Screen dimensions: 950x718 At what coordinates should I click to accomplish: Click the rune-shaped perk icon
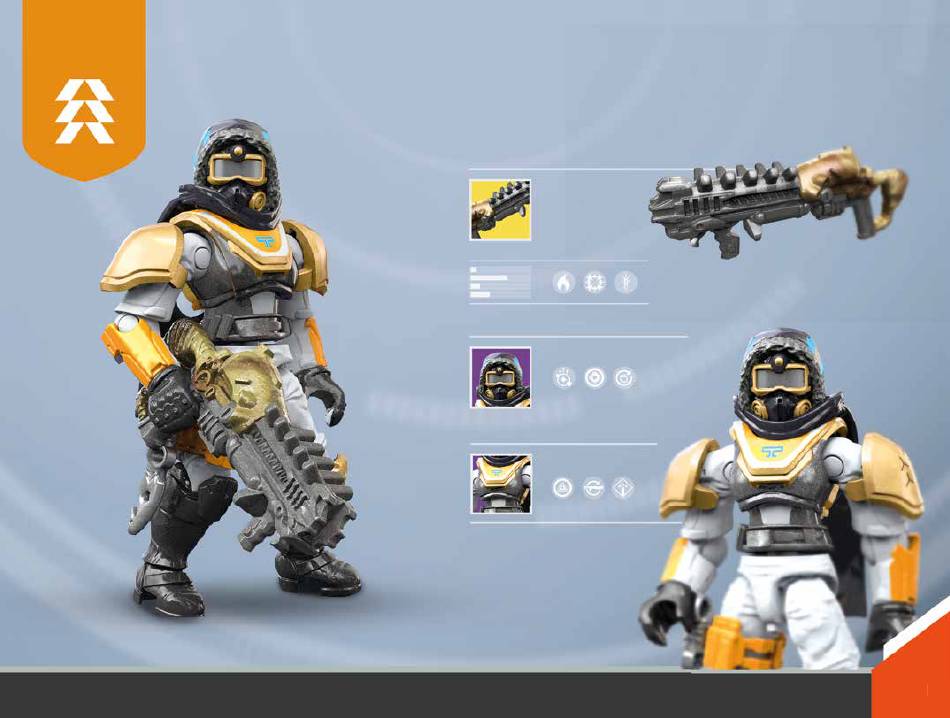pos(625,283)
